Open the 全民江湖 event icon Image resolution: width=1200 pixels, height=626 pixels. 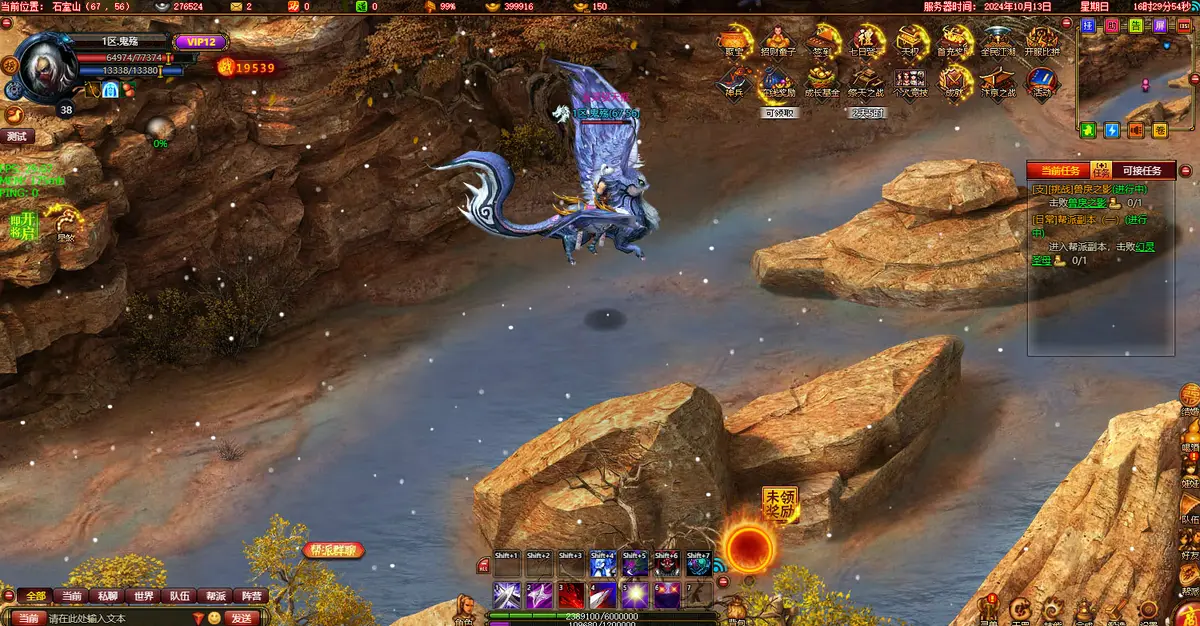pyautogui.click(x=997, y=40)
